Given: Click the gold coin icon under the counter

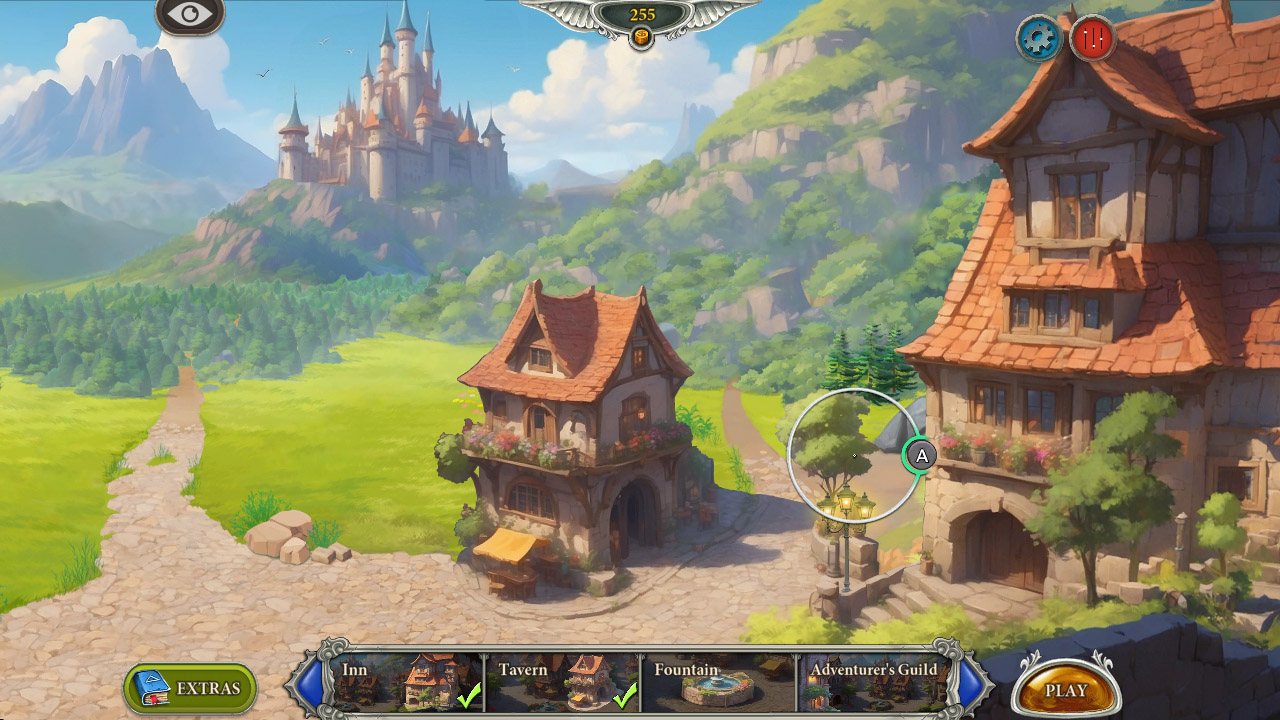Looking at the screenshot, I should coord(641,37).
